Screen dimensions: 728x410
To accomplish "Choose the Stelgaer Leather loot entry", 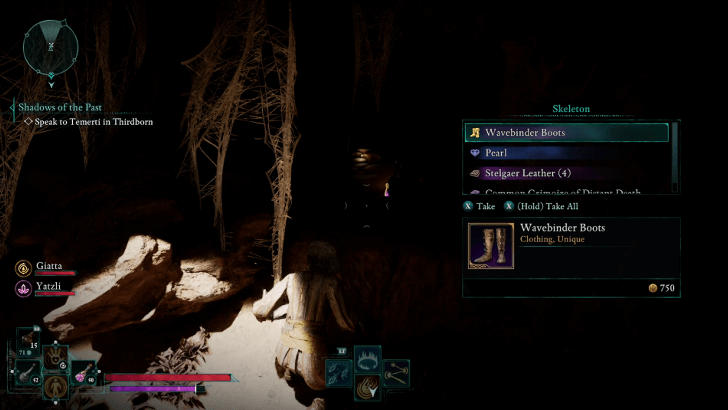I will tap(566, 173).
